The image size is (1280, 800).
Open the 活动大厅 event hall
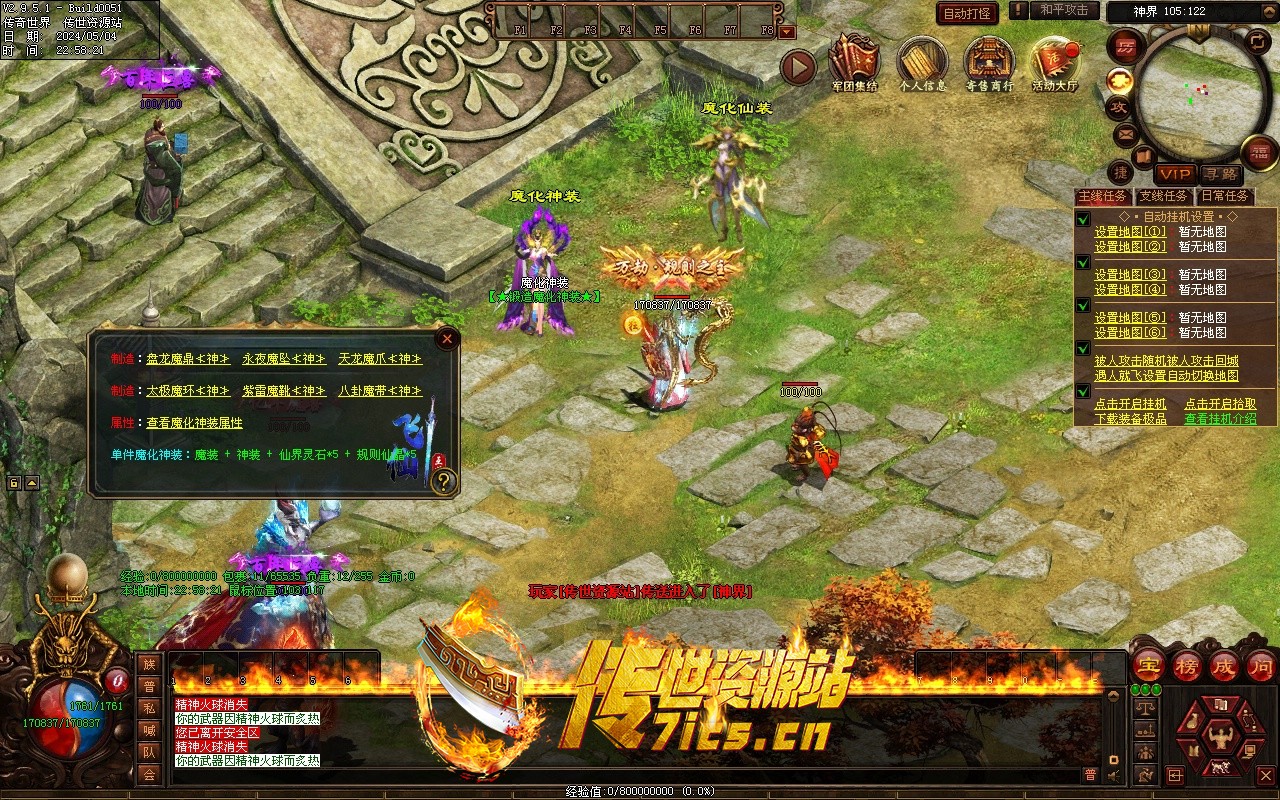[x=1055, y=66]
